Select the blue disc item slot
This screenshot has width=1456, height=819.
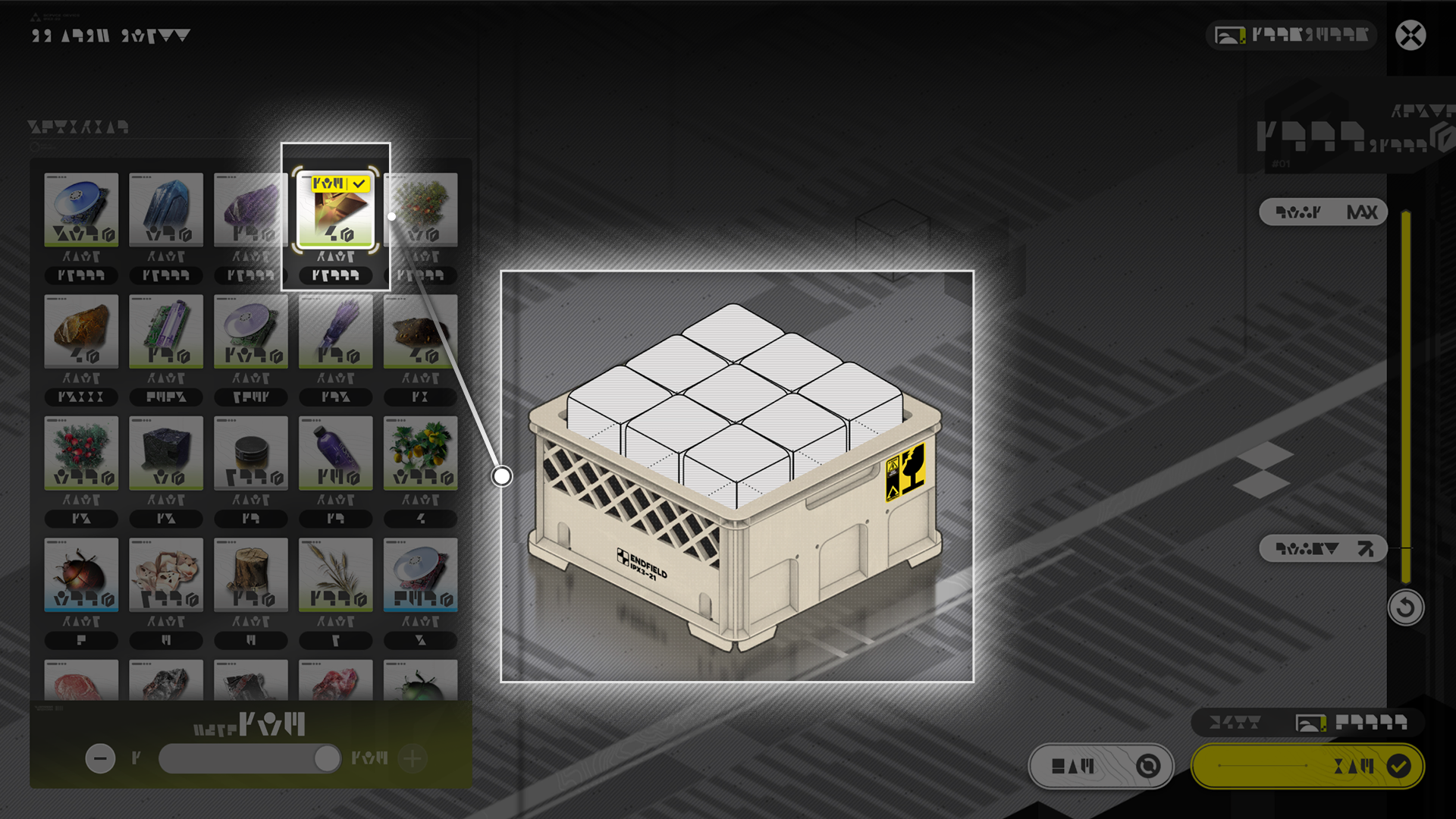81,209
